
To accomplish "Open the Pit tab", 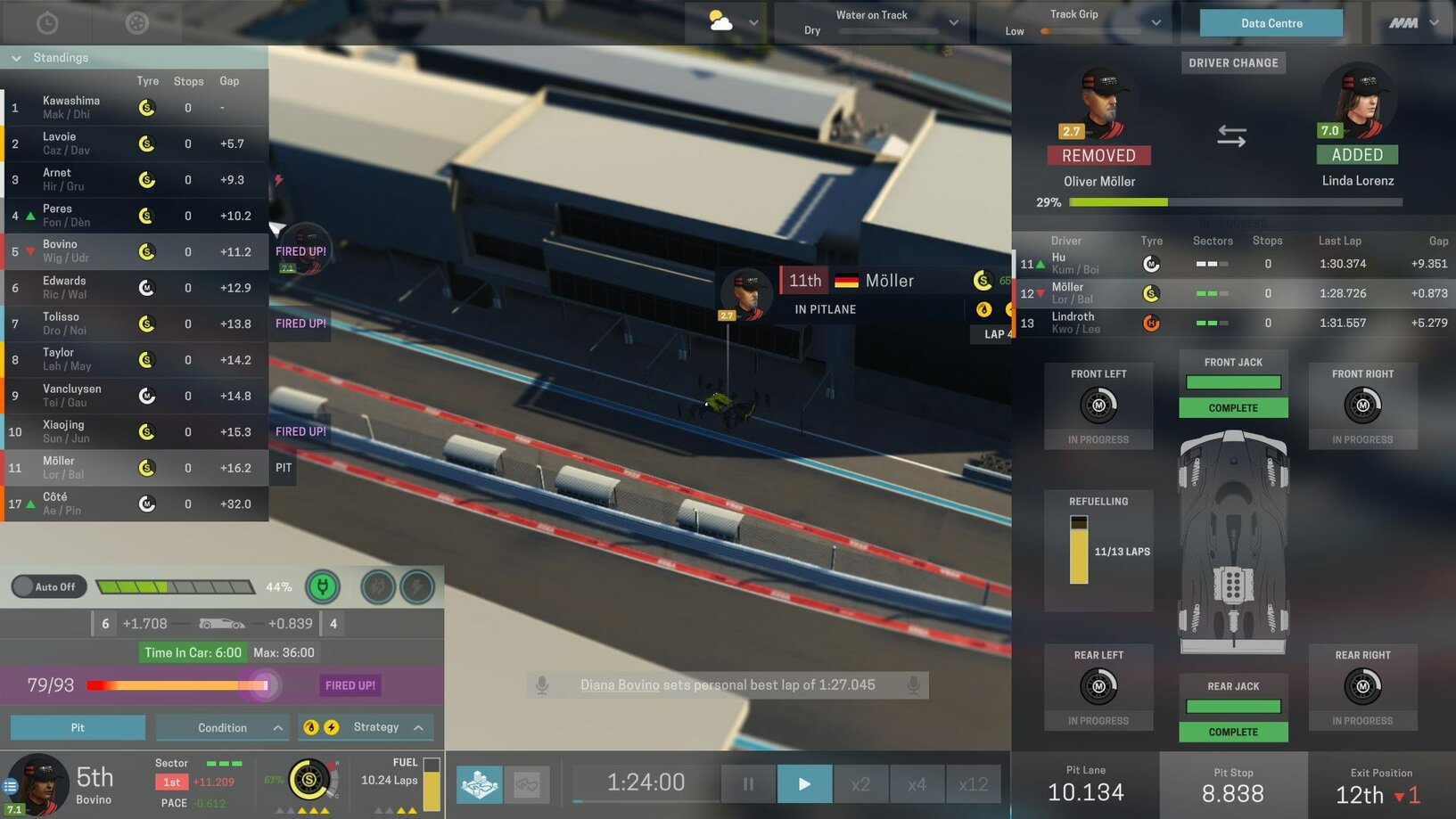I will (78, 727).
